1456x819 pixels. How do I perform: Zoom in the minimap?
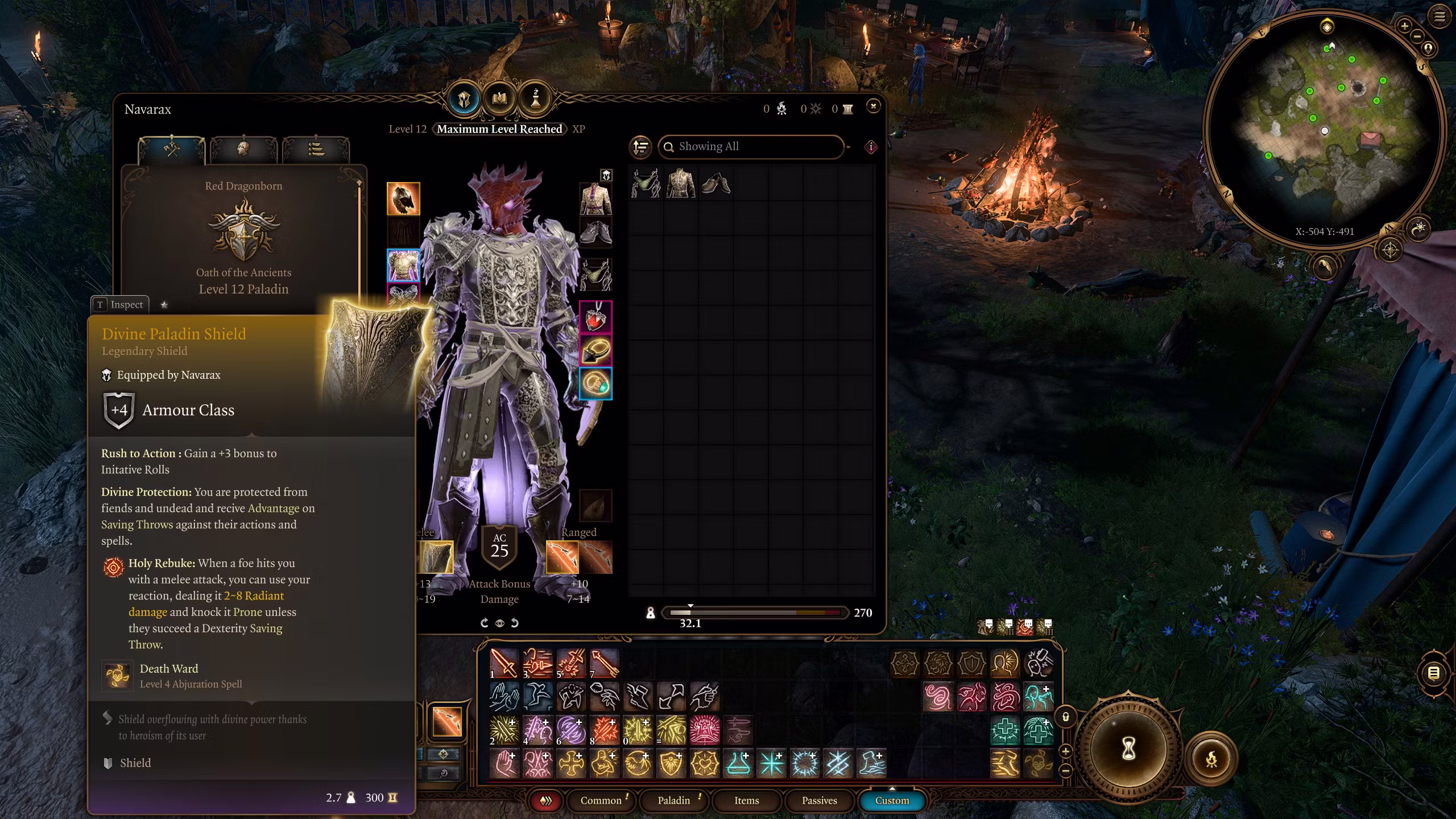(1404, 26)
